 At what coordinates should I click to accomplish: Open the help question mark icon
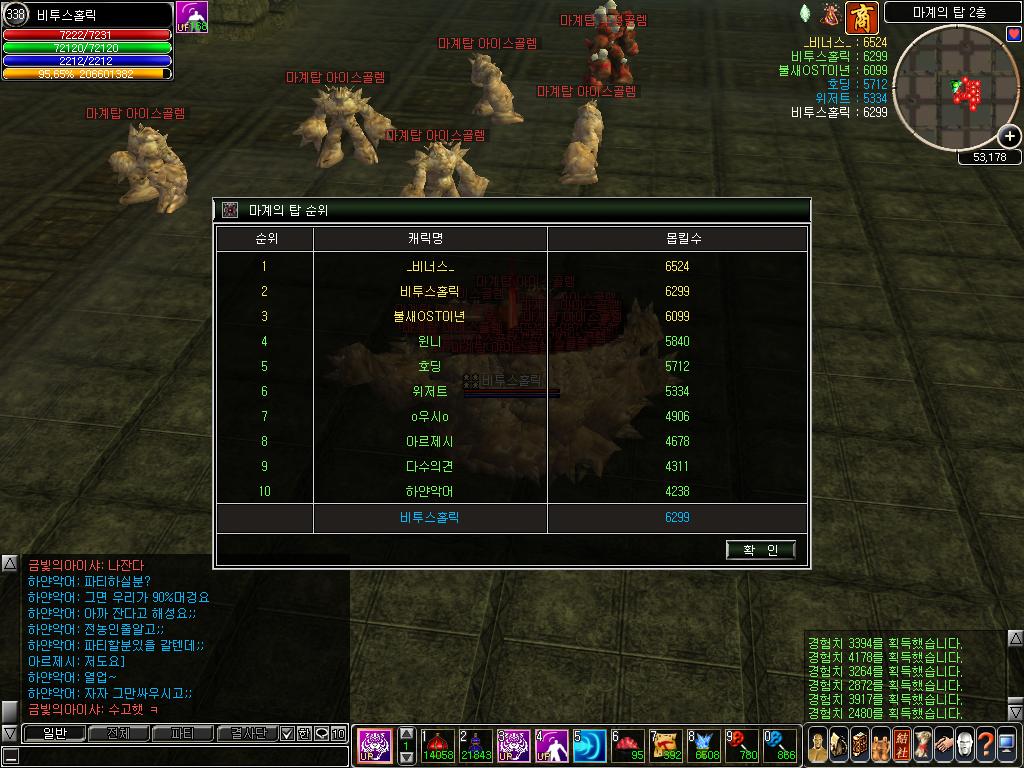point(986,745)
